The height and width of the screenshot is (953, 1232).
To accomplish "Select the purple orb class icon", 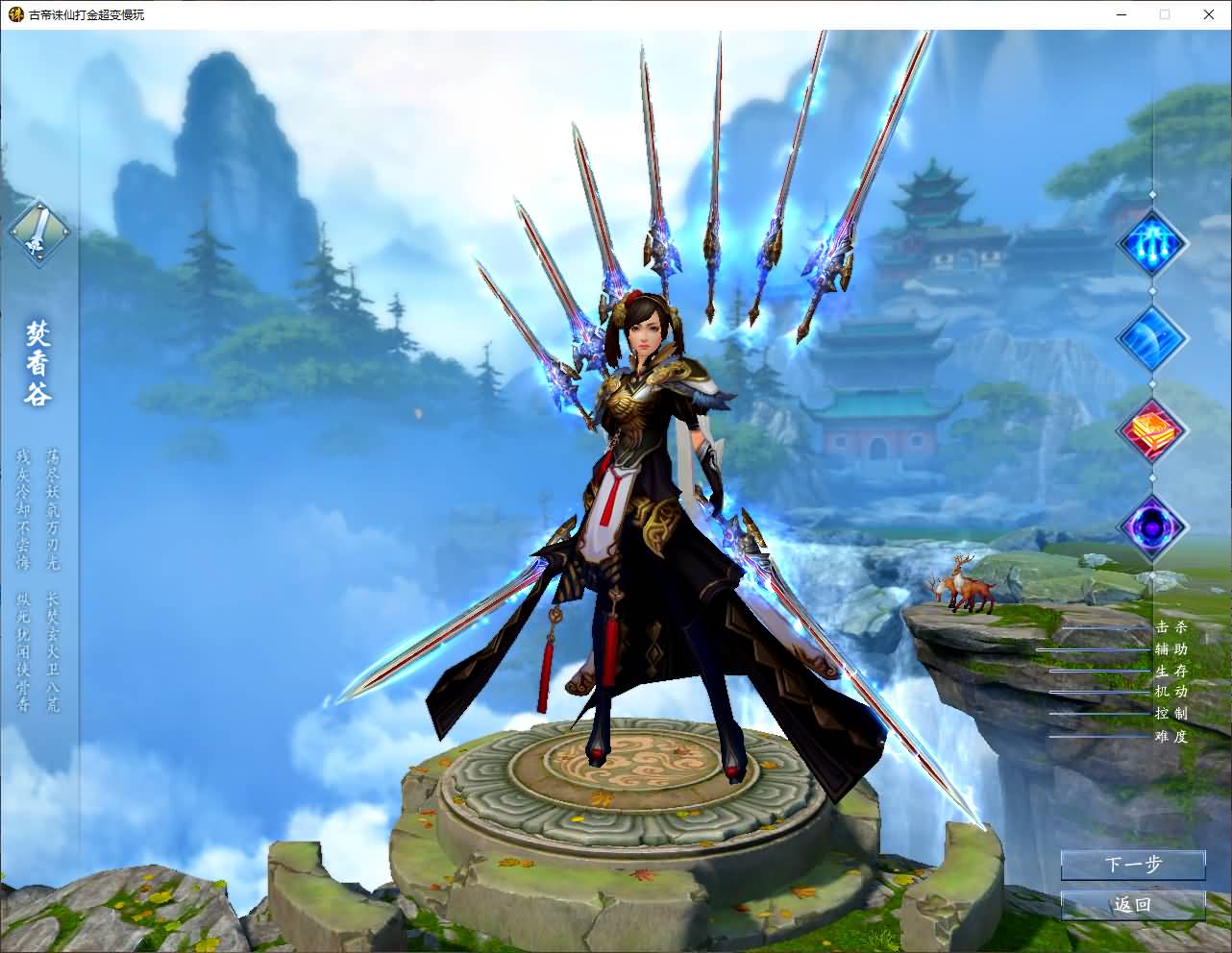I will pyautogui.click(x=1151, y=527).
